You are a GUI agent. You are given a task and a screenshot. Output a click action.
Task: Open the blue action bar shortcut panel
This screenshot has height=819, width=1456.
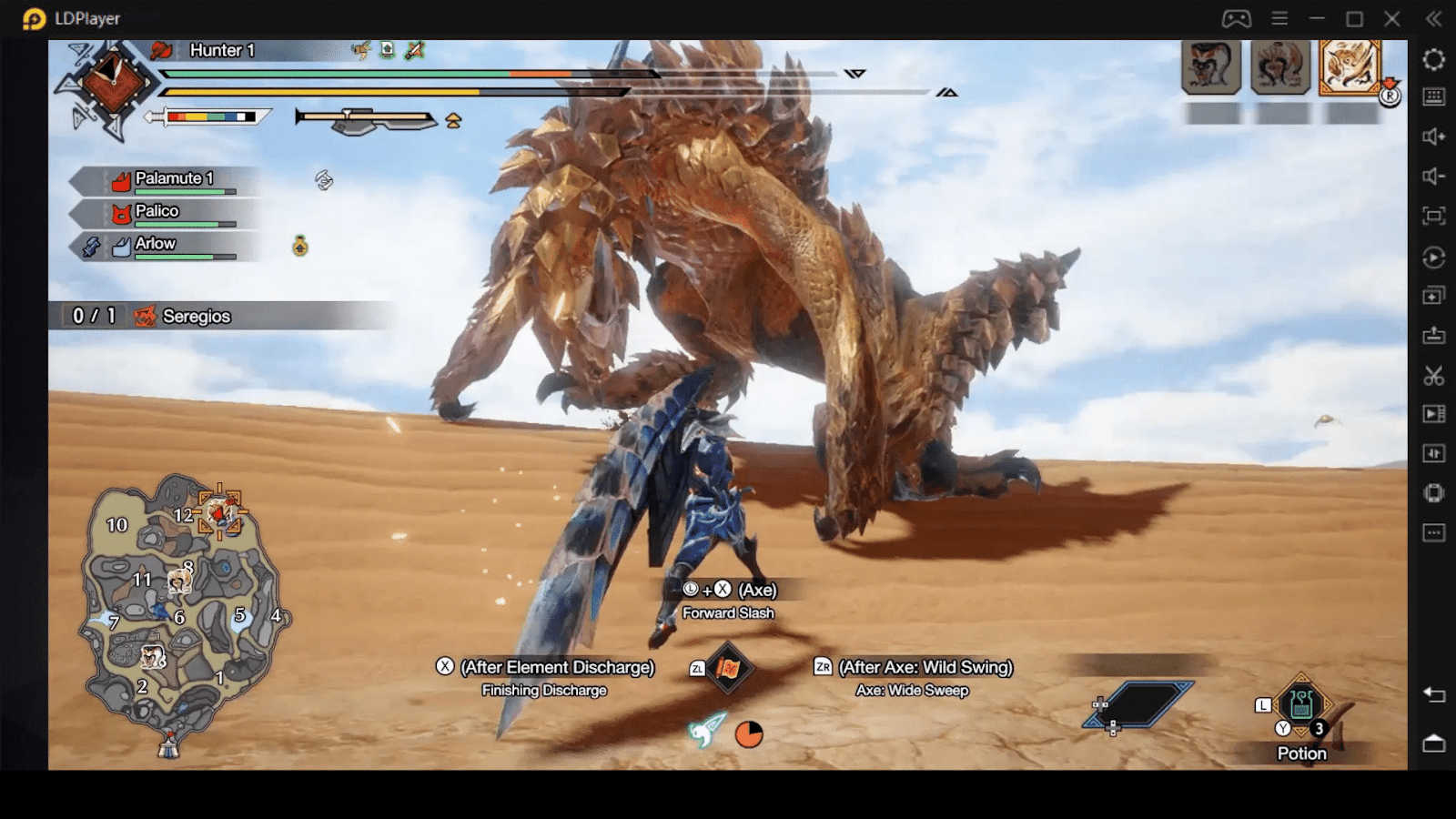(x=1141, y=704)
